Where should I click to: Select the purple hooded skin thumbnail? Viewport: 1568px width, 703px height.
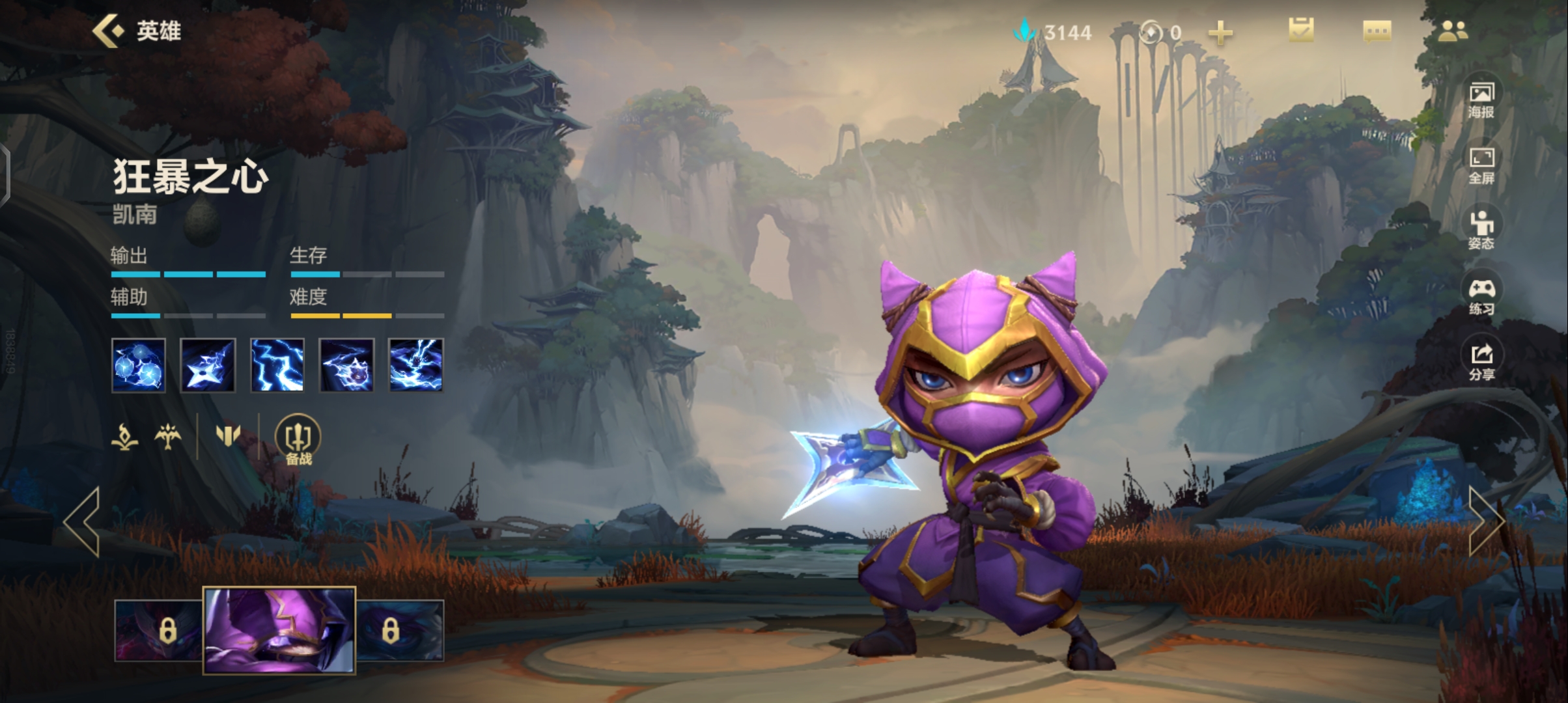(x=279, y=629)
